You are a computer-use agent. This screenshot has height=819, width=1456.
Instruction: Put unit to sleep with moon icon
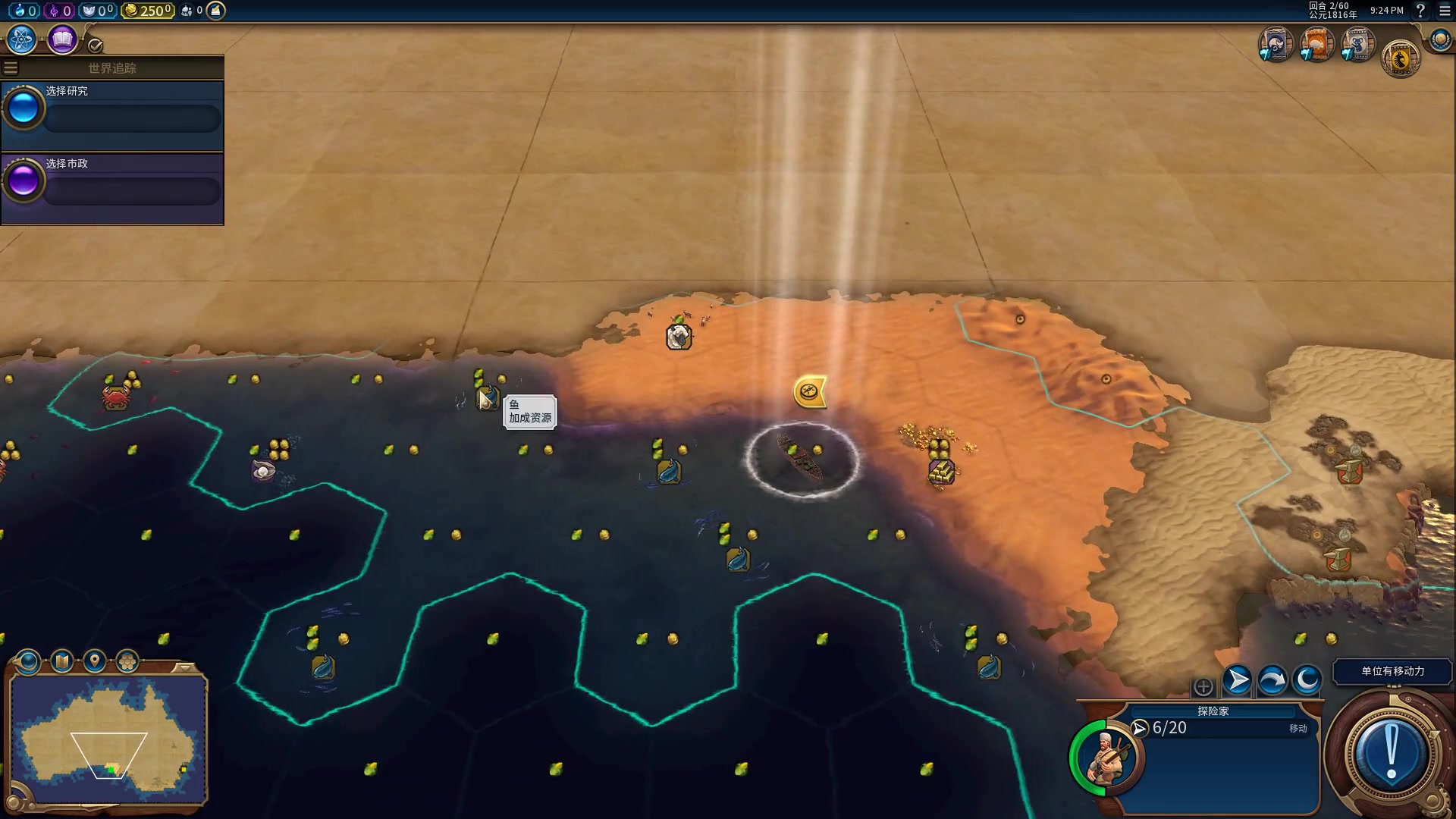tap(1307, 680)
